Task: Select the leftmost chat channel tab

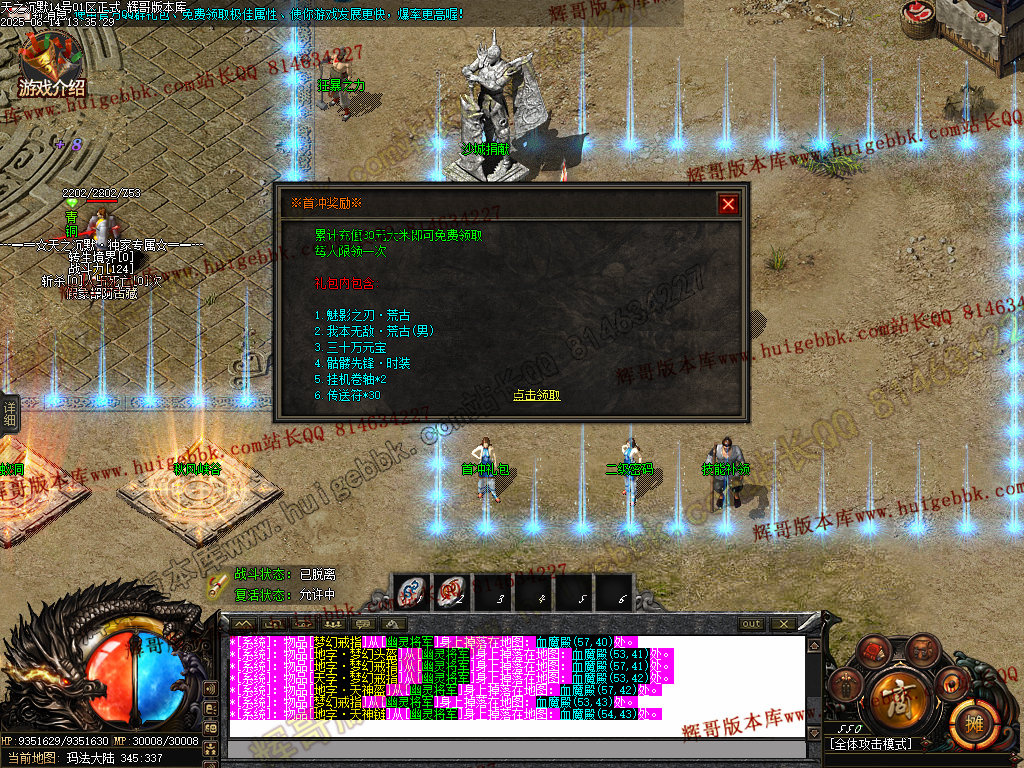Action: (242, 624)
